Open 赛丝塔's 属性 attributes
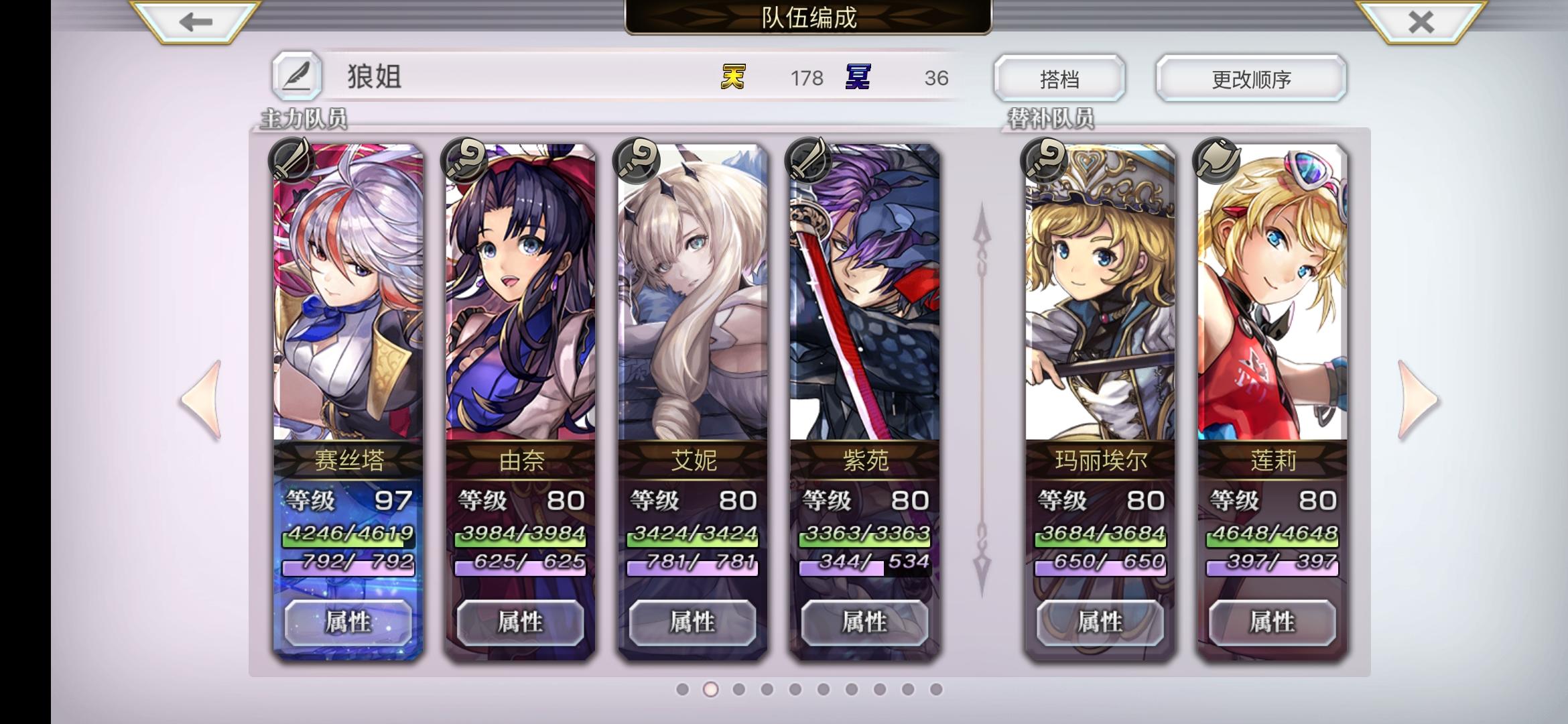 348,622
